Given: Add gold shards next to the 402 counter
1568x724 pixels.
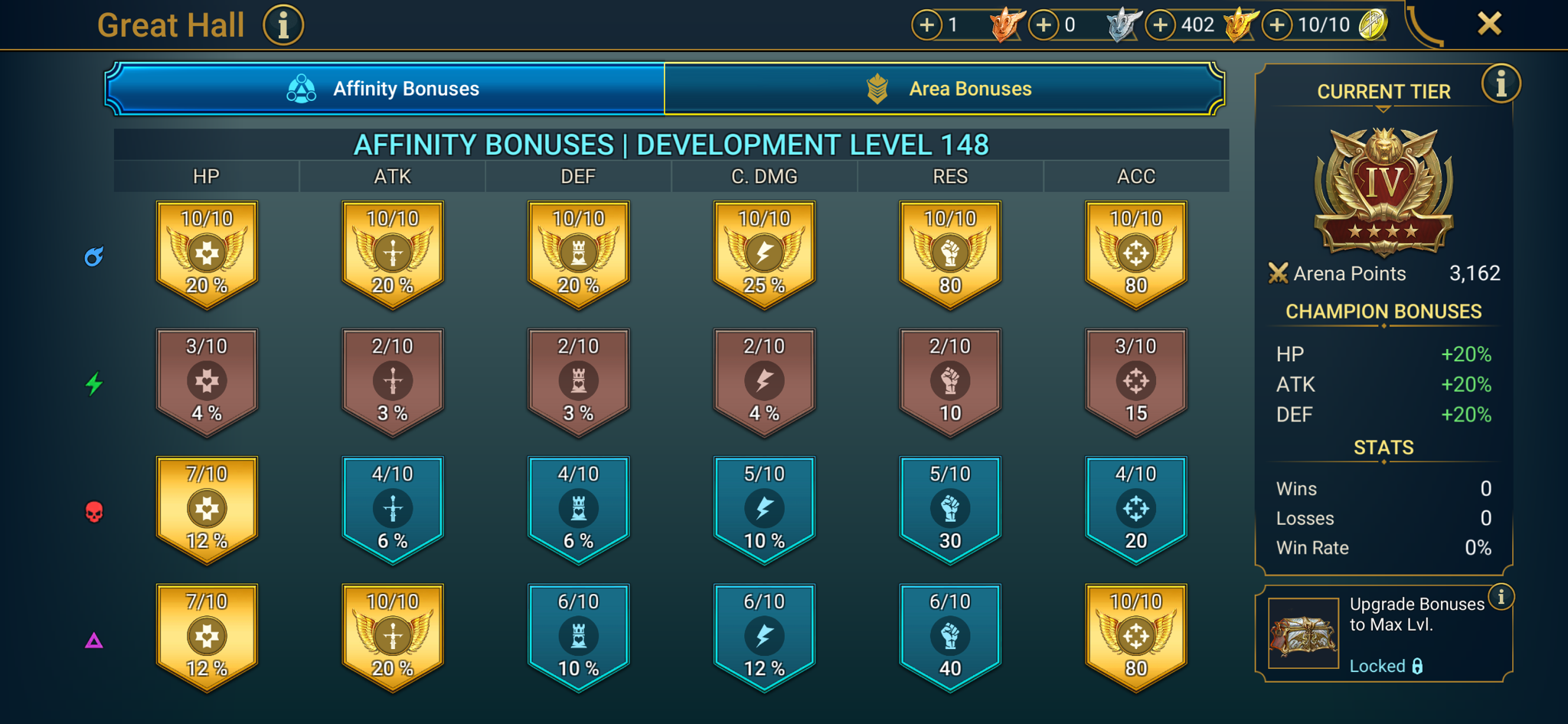Looking at the screenshot, I should tap(1160, 24).
